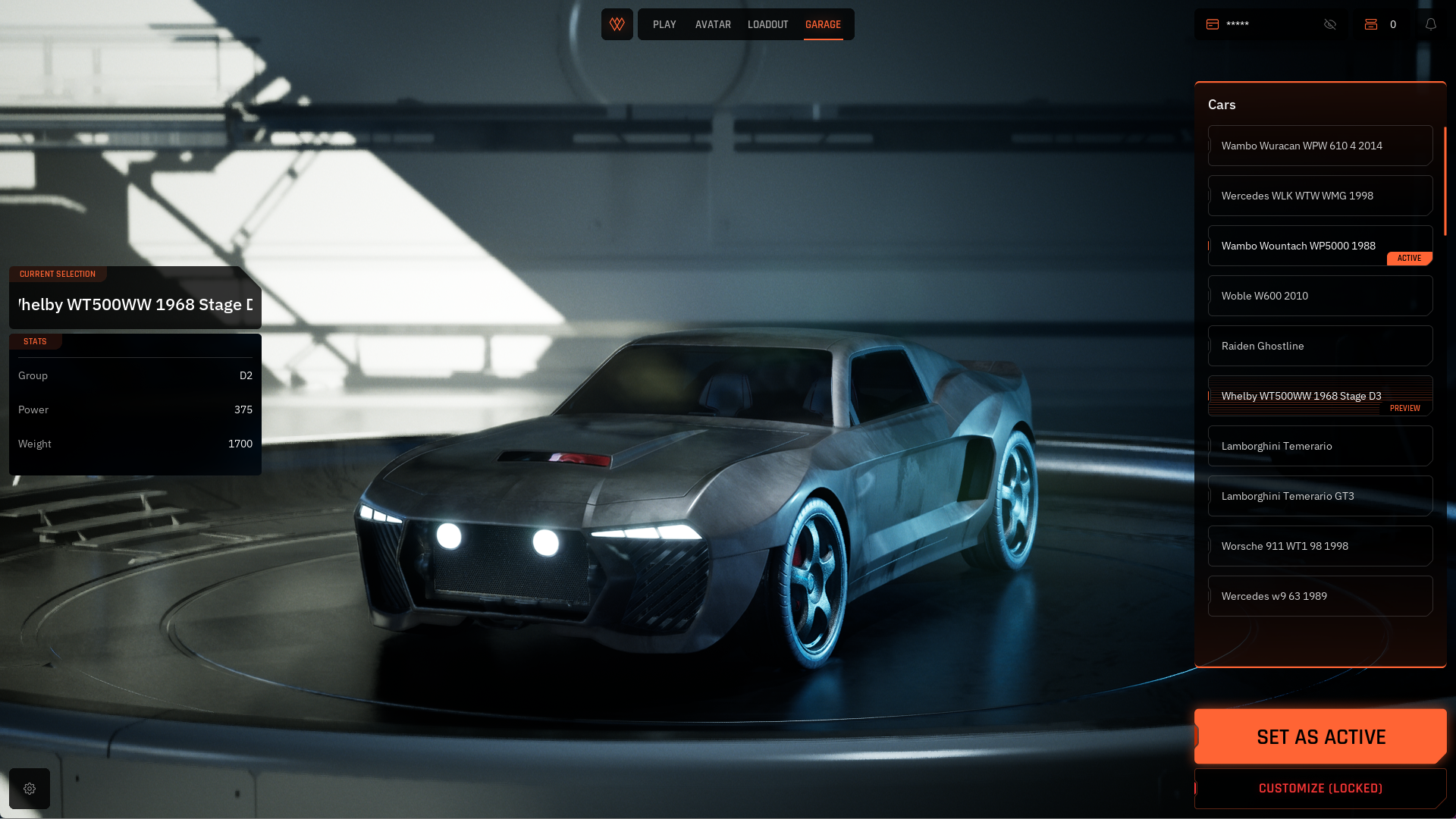Click the SET AS ACTIVE button
This screenshot has width=1456, height=819.
[1320, 736]
